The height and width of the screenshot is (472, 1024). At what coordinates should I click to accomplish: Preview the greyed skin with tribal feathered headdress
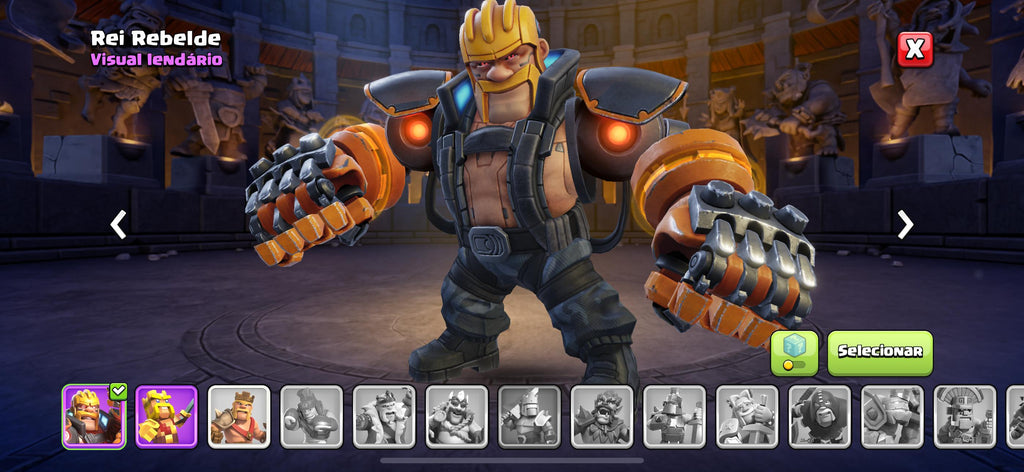tap(965, 416)
